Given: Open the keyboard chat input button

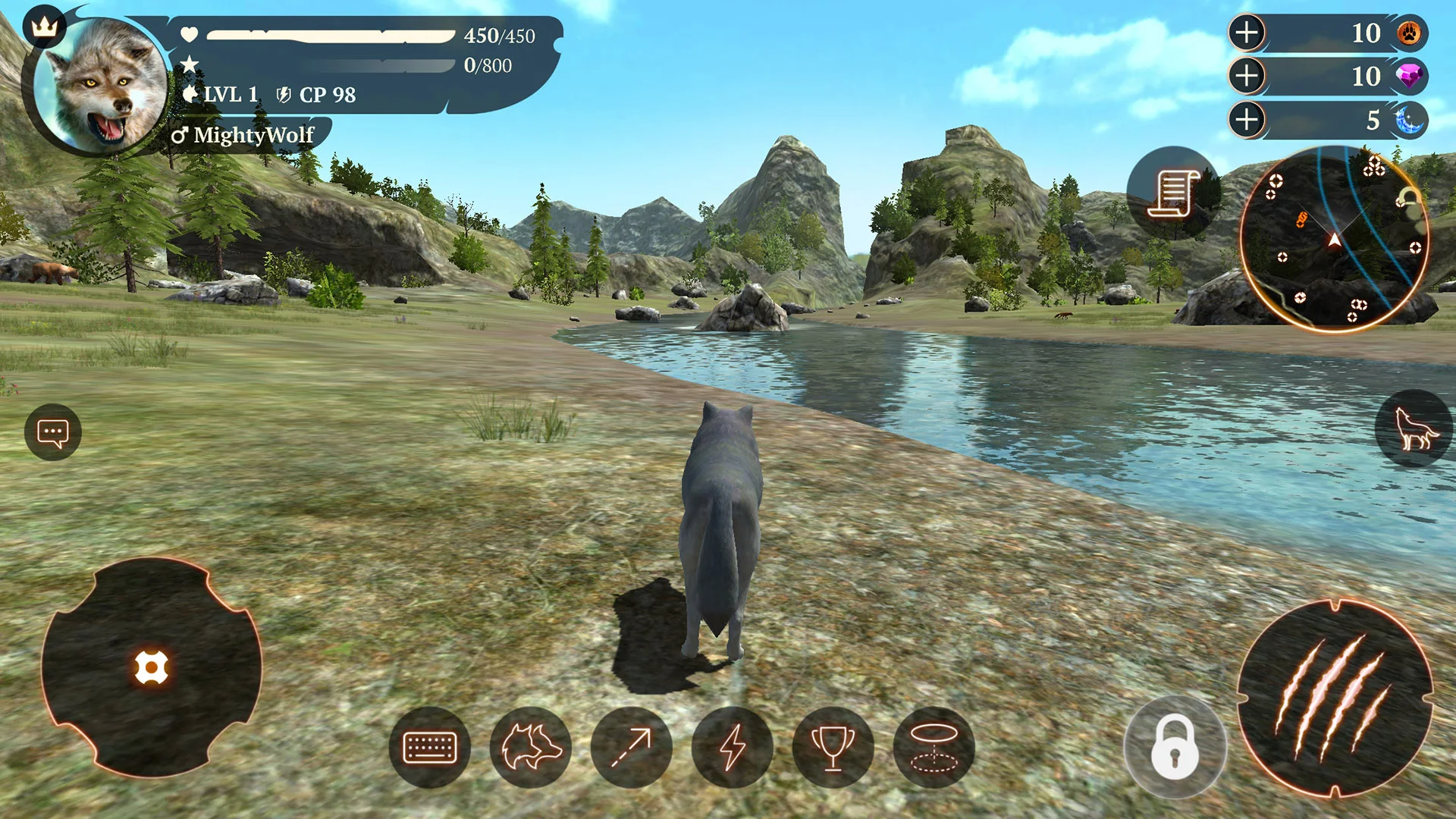Looking at the screenshot, I should 429,747.
